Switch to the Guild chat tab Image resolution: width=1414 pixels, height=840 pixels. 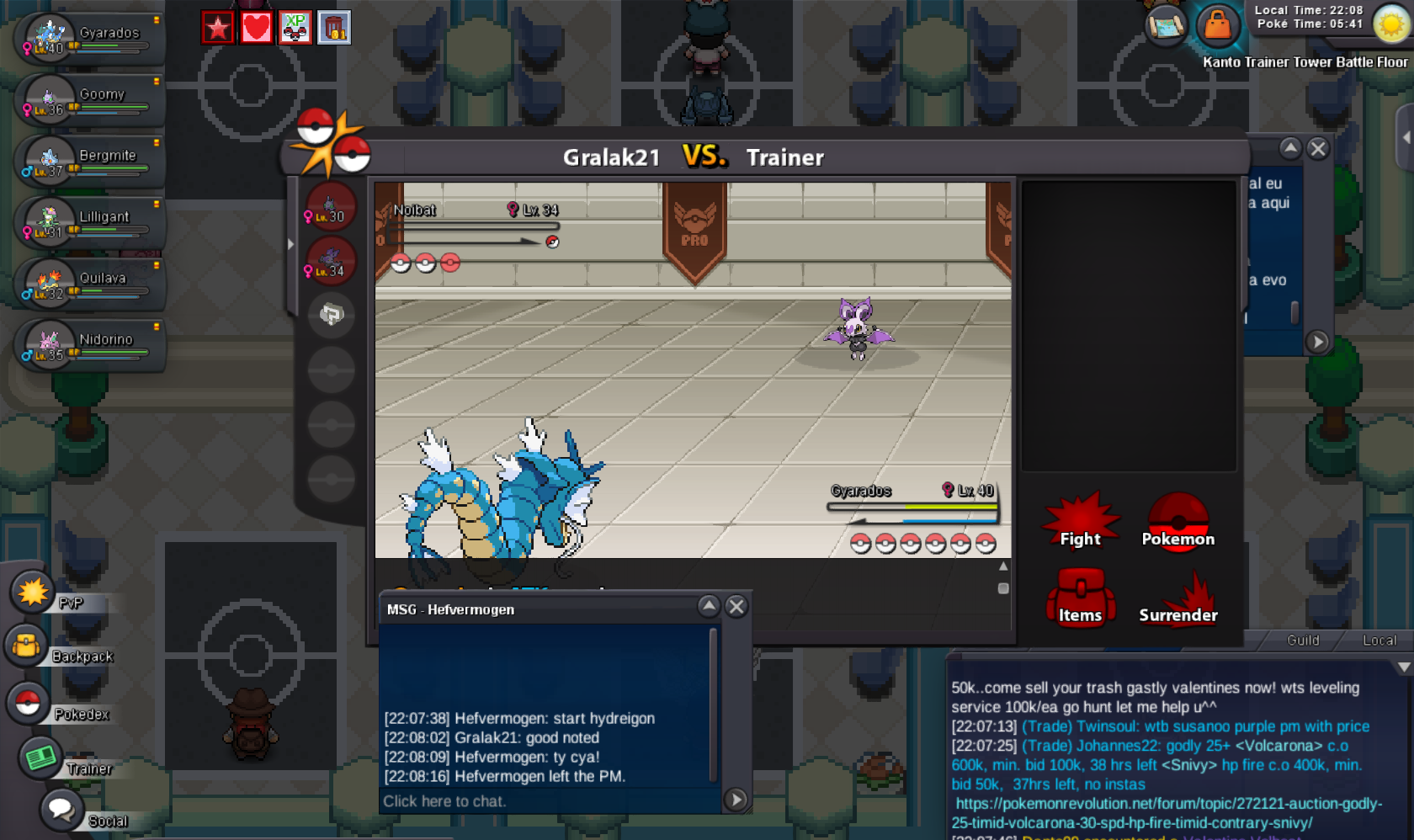pyautogui.click(x=1302, y=641)
